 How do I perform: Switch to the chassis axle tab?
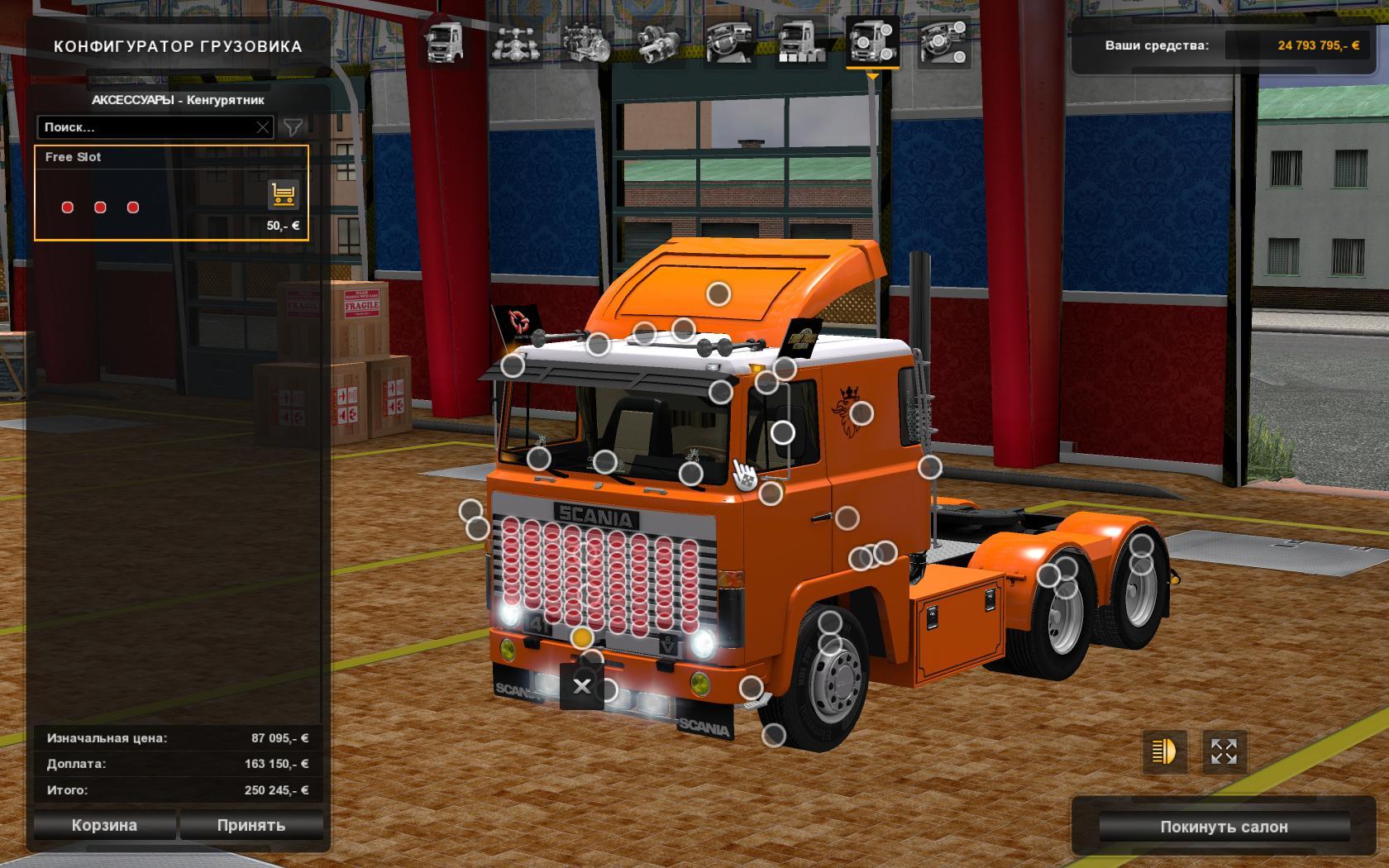pyautogui.click(x=515, y=42)
